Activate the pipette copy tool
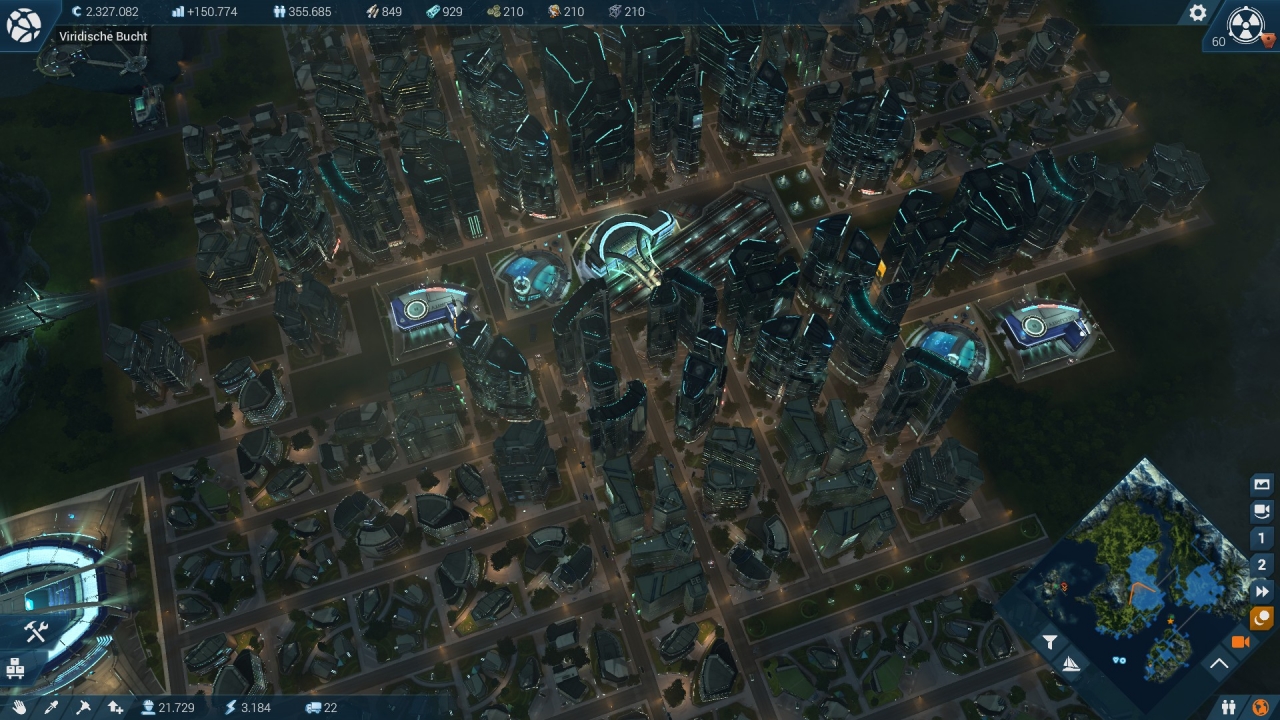This screenshot has height=720, width=1280. [x=51, y=707]
